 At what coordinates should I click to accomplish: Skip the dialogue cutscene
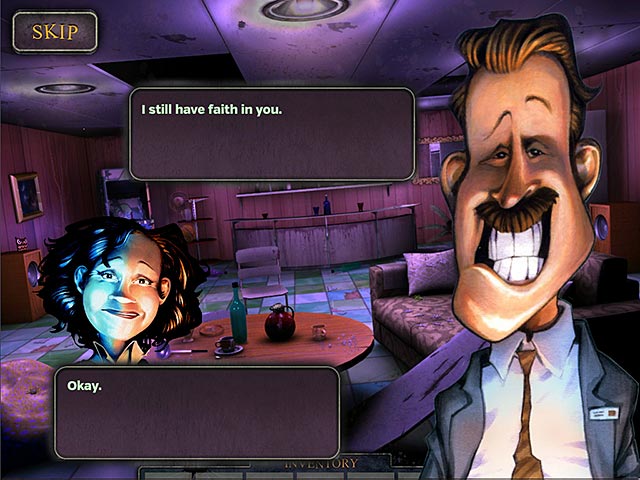coord(54,31)
